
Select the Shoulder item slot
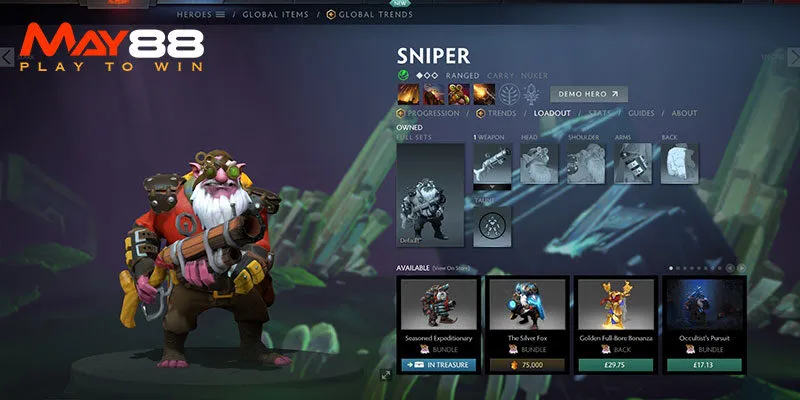(x=586, y=163)
